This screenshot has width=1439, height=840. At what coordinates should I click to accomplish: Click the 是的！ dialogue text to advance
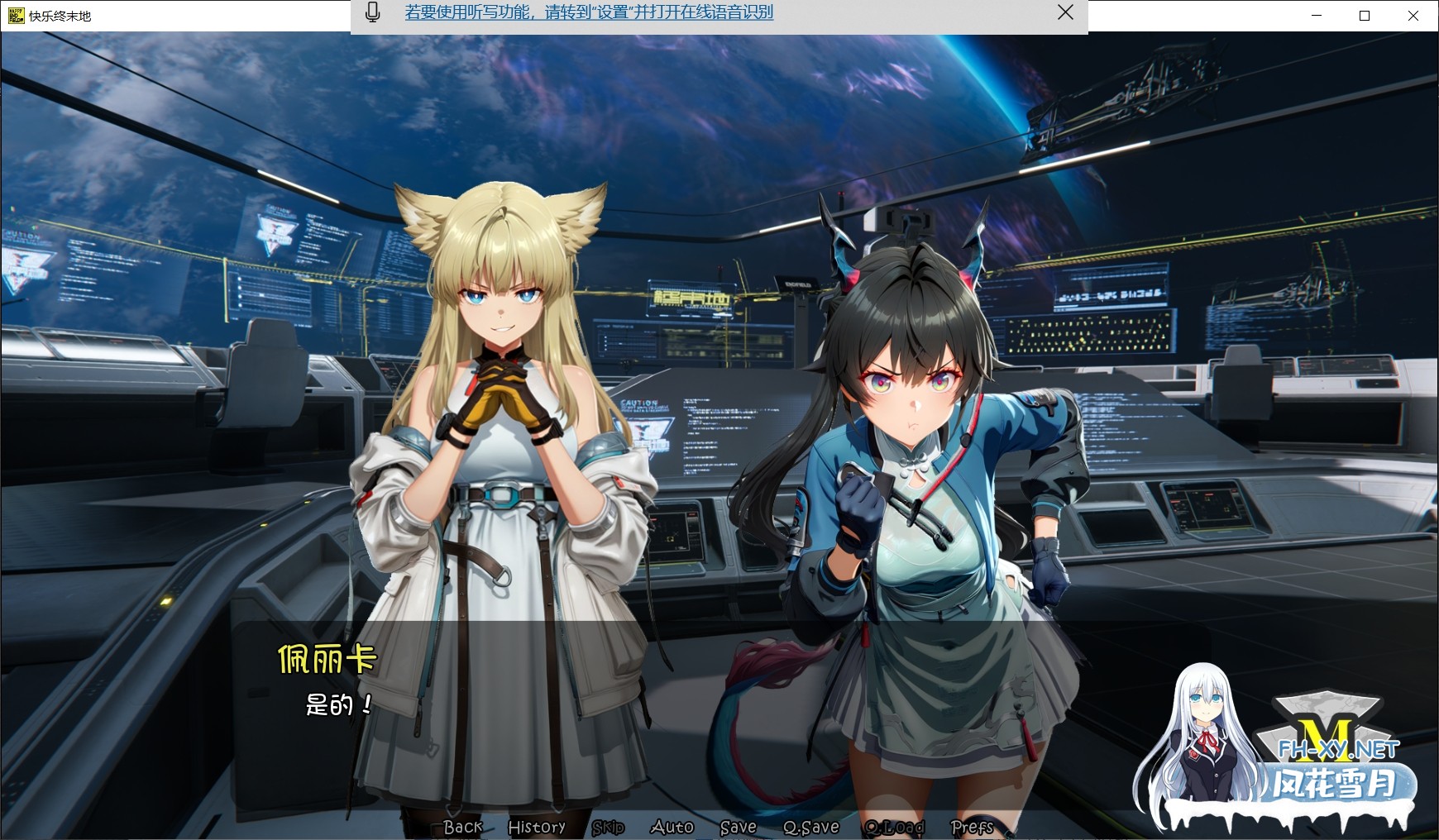[x=338, y=704]
